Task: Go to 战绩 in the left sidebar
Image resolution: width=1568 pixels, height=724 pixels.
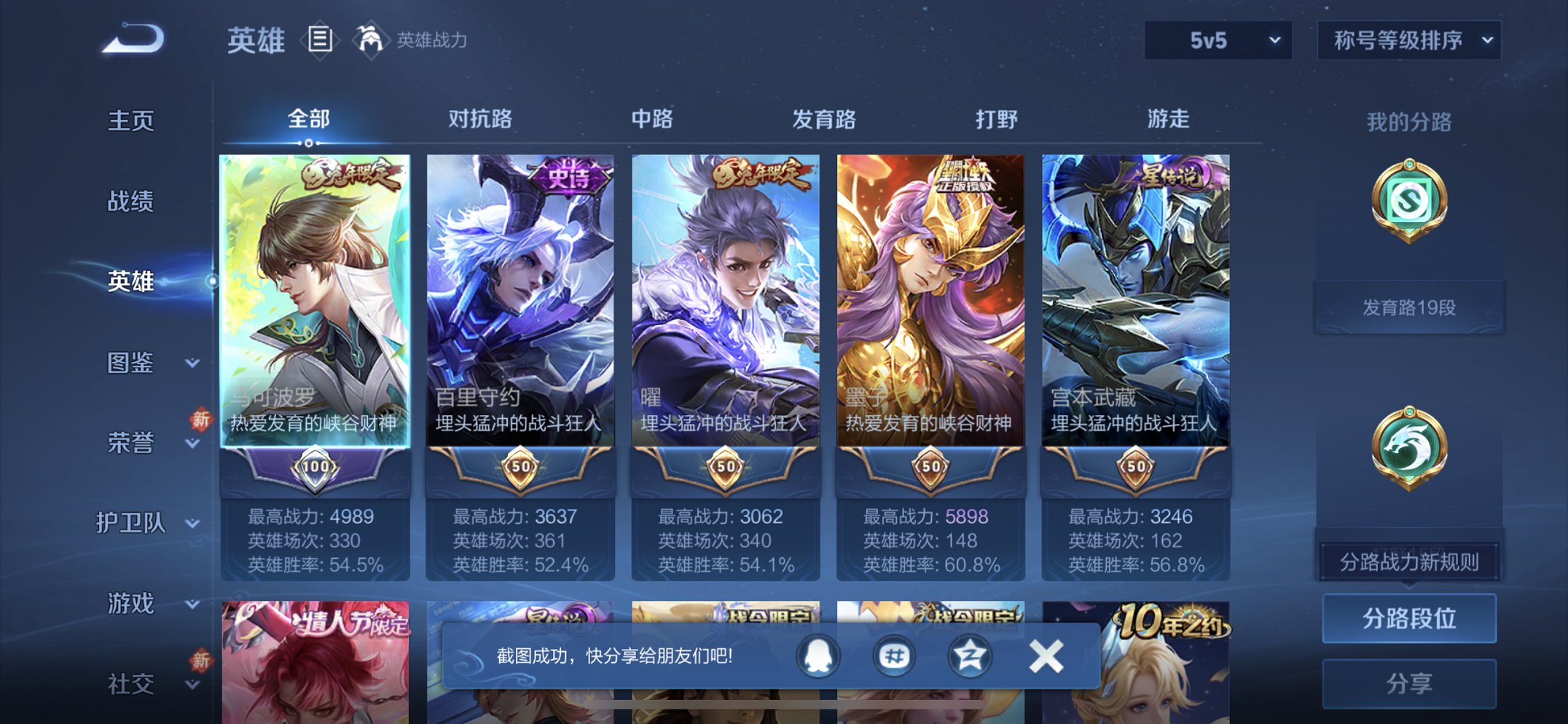Action: tap(130, 202)
